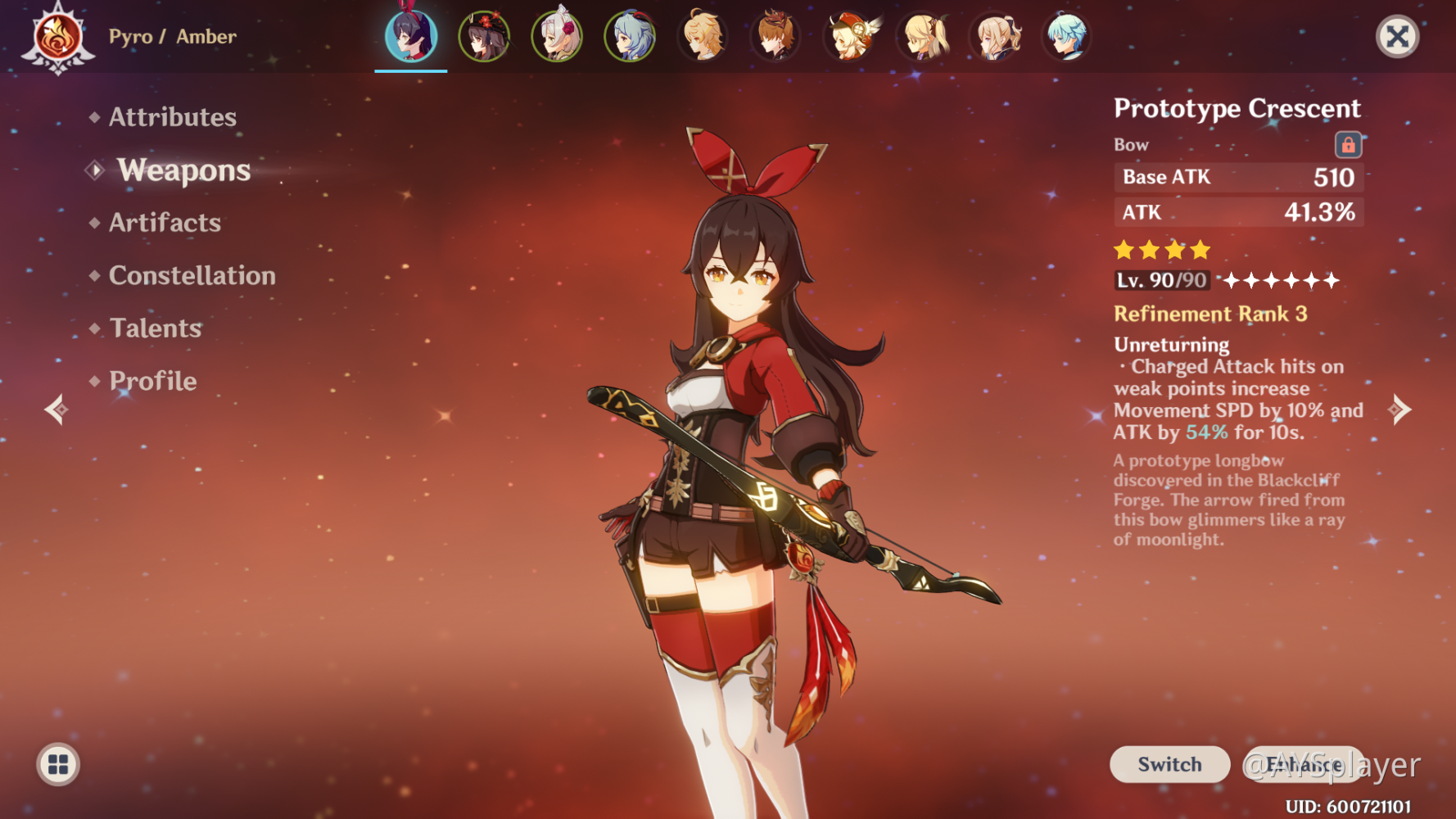Switch to Noelle's portrait
1456x819 pixels.
pyautogui.click(x=557, y=37)
